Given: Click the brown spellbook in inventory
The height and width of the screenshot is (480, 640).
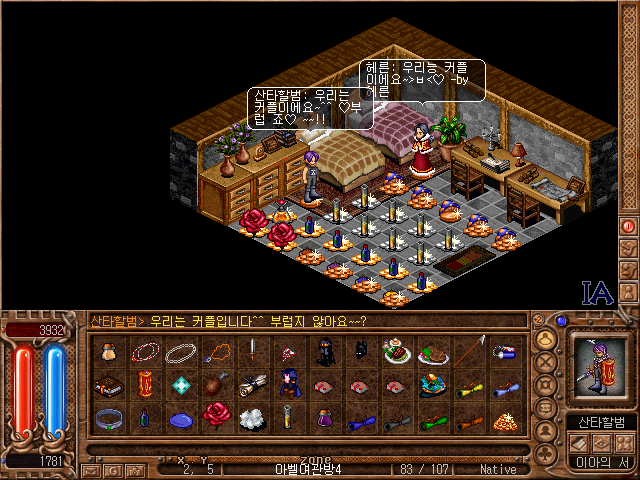Looking at the screenshot, I should (x=107, y=385).
